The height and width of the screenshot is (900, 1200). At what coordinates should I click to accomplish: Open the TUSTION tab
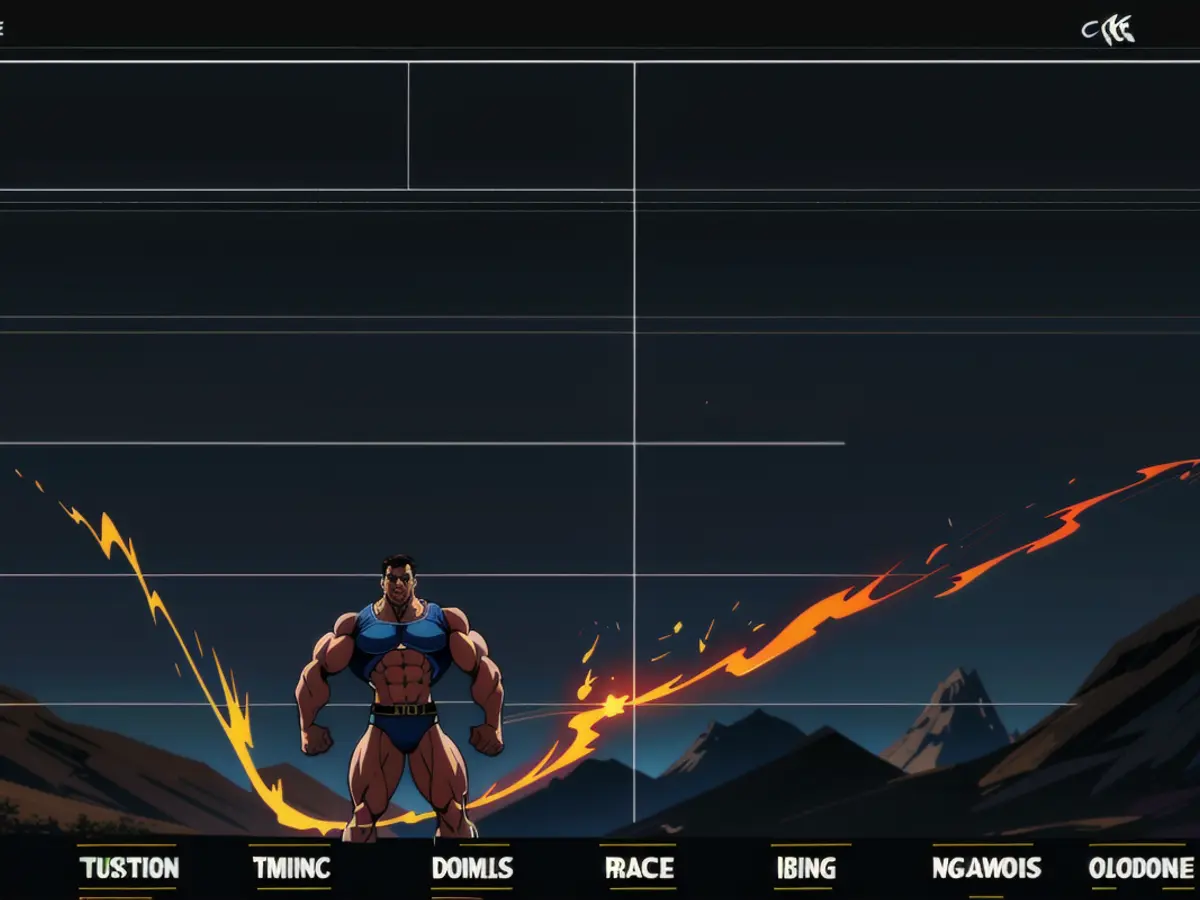(x=128, y=868)
